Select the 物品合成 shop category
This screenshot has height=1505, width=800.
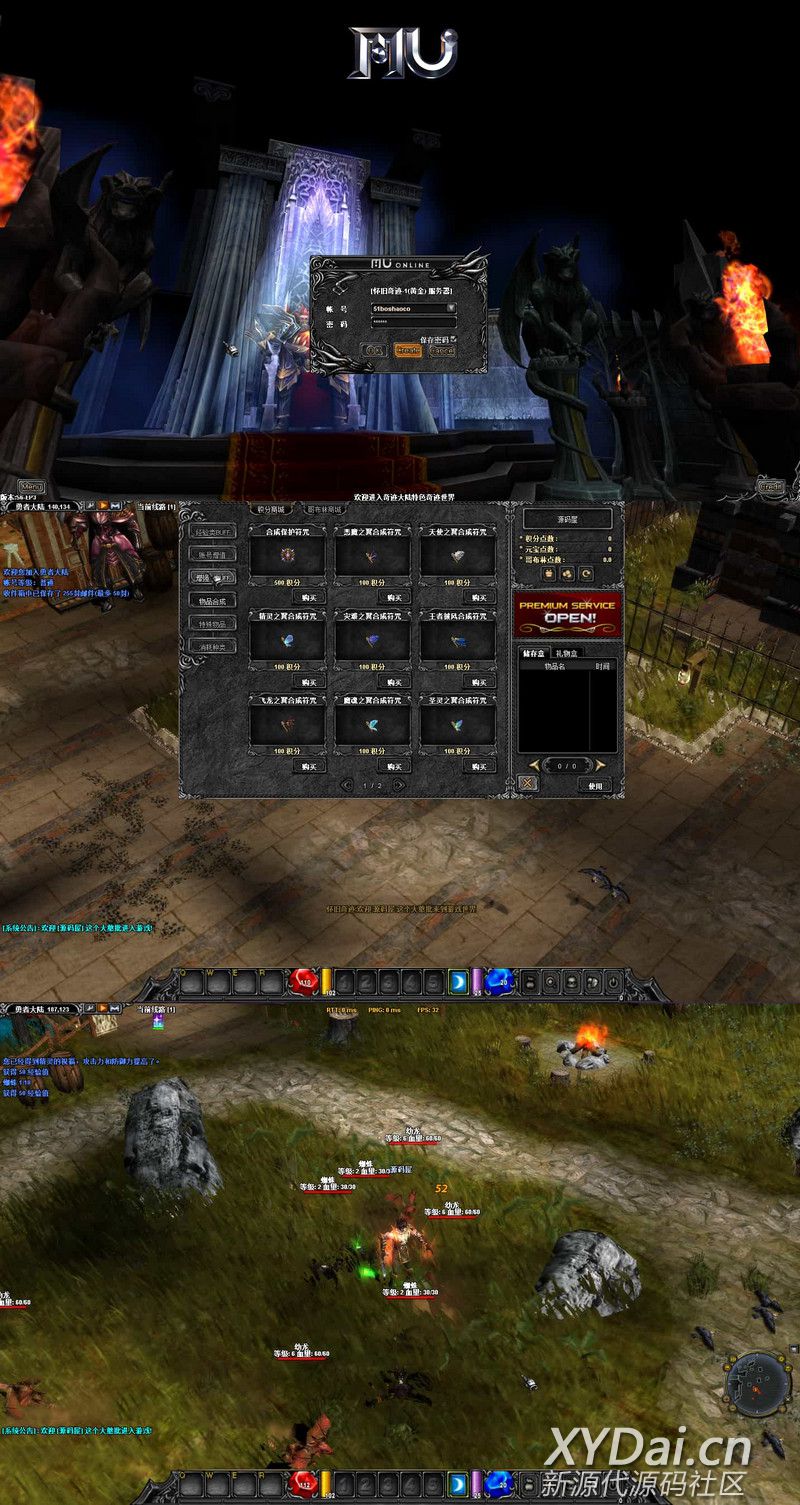212,600
